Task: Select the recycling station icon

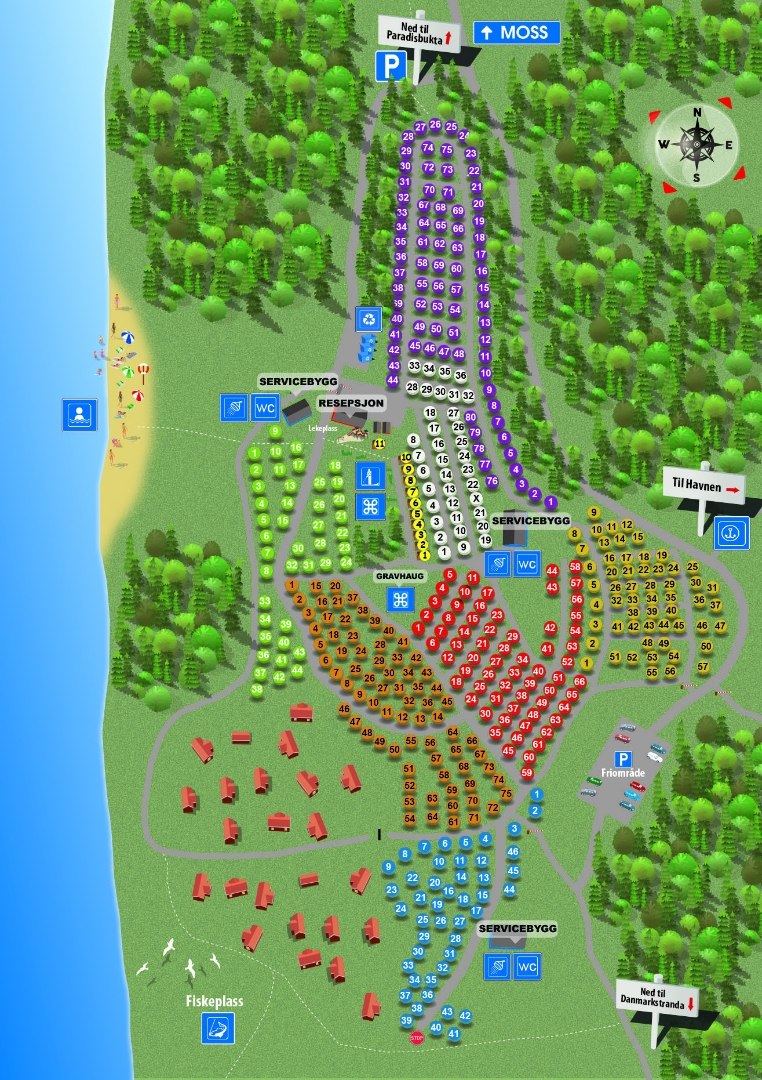Action: pos(371,319)
